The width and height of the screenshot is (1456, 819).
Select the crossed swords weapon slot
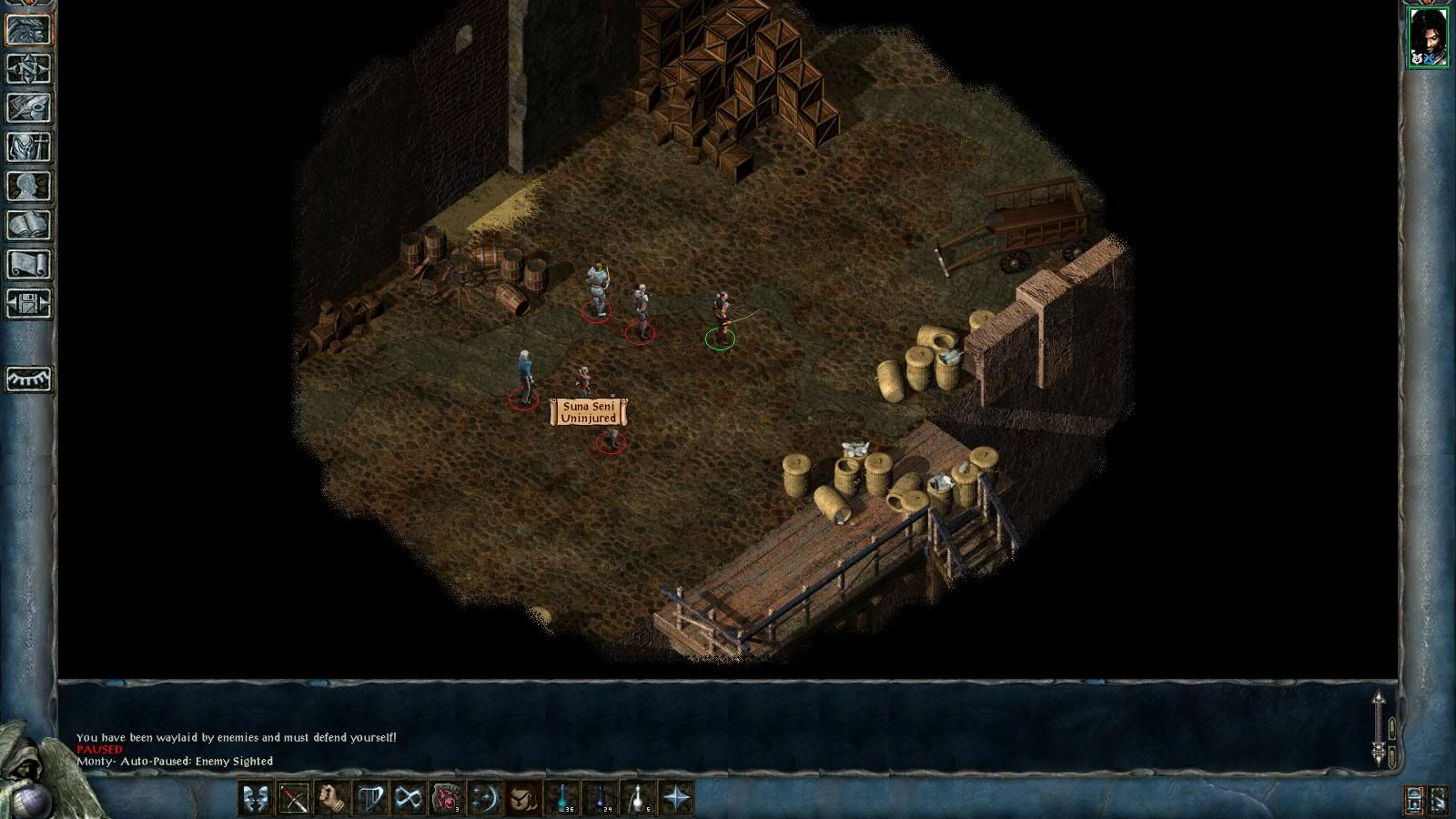294,799
